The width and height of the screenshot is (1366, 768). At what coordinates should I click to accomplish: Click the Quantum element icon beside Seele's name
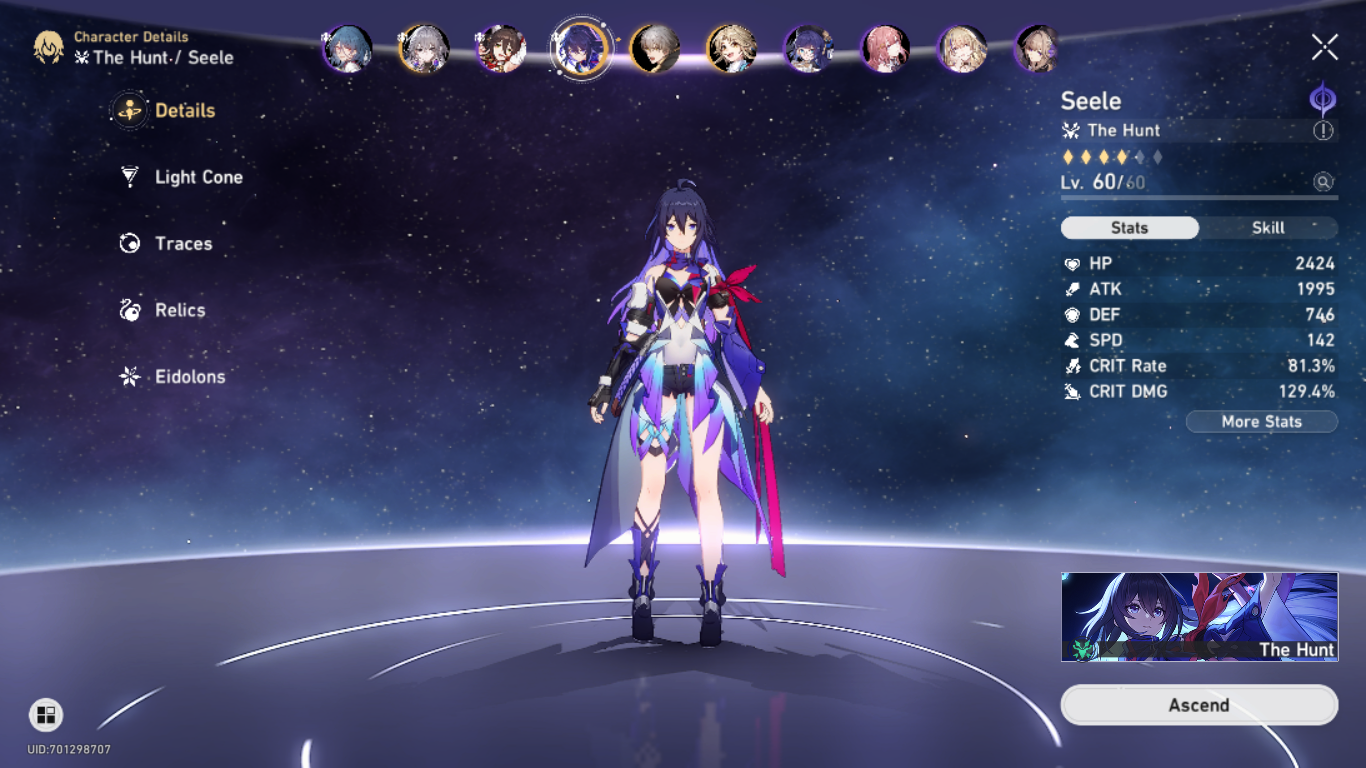(x=1324, y=104)
